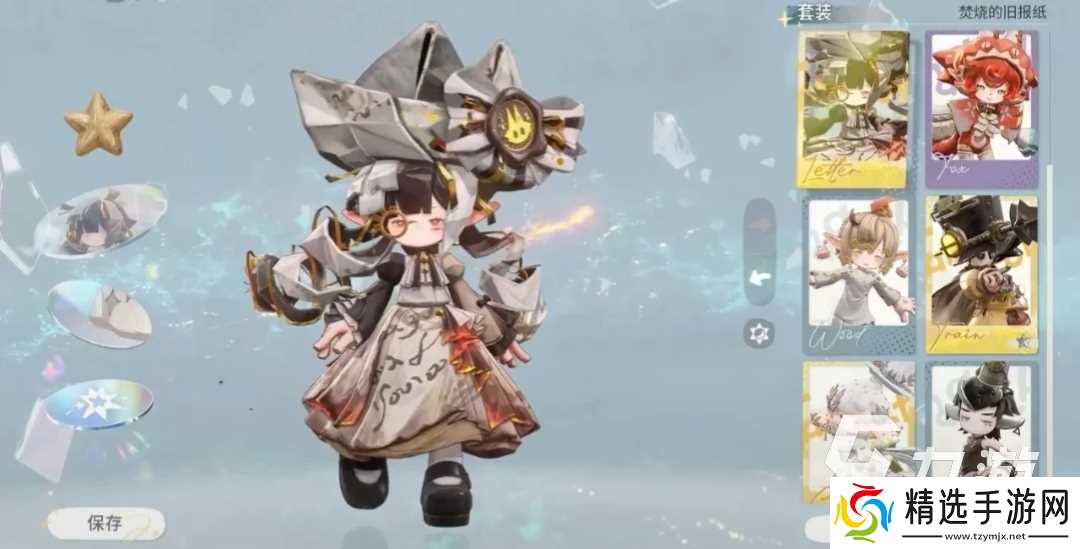Choose the yellow Letter outfit card
This screenshot has width=1080, height=549.
[x=853, y=107]
